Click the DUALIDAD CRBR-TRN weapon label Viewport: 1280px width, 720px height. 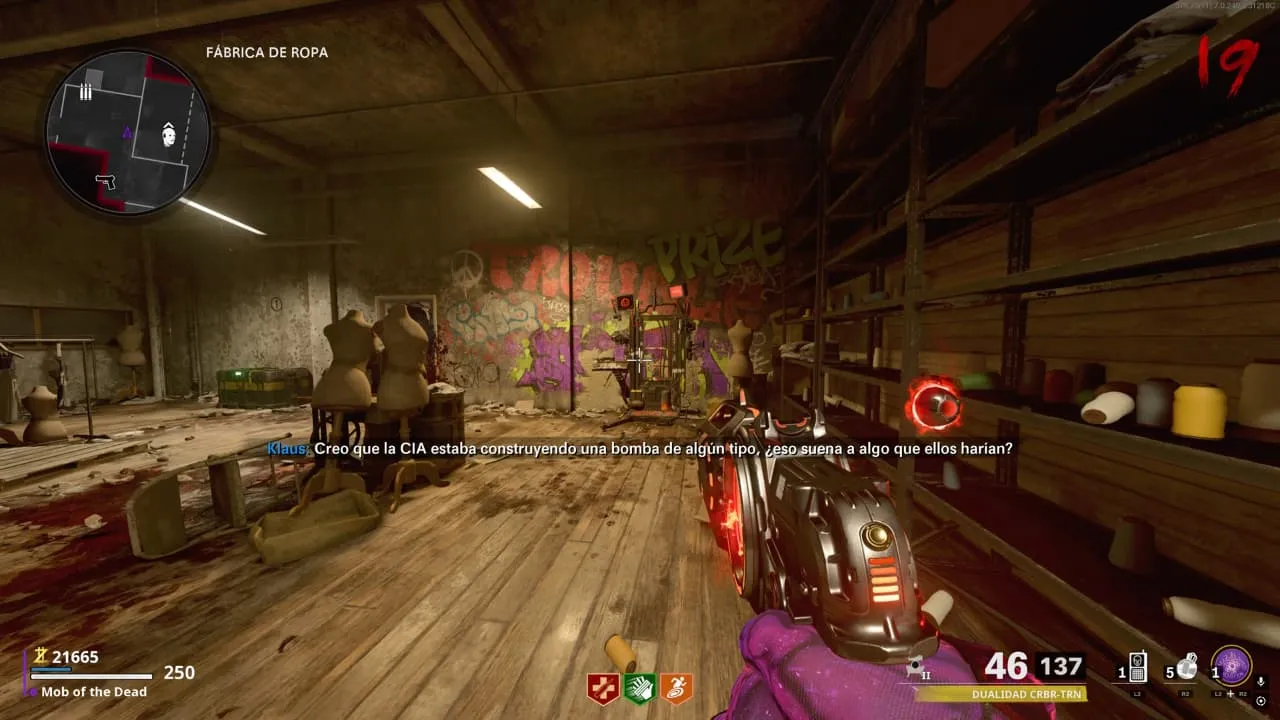click(x=1028, y=693)
